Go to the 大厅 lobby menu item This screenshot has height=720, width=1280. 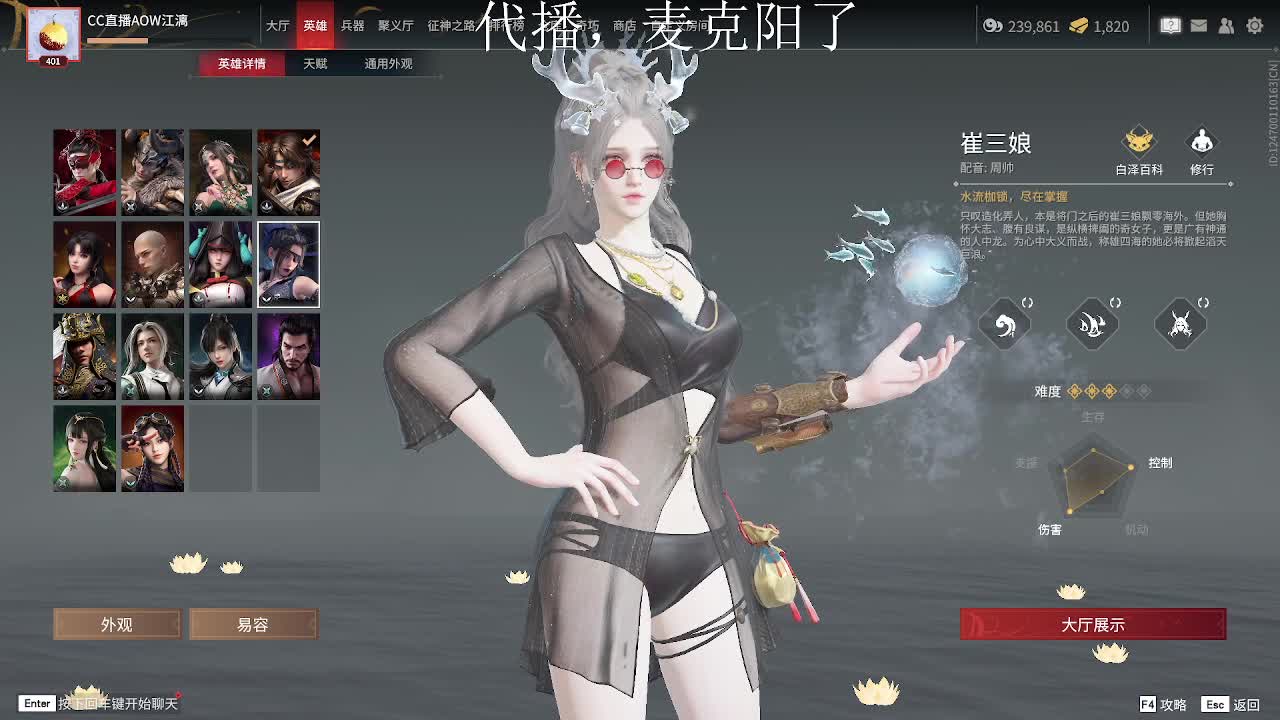[x=277, y=27]
